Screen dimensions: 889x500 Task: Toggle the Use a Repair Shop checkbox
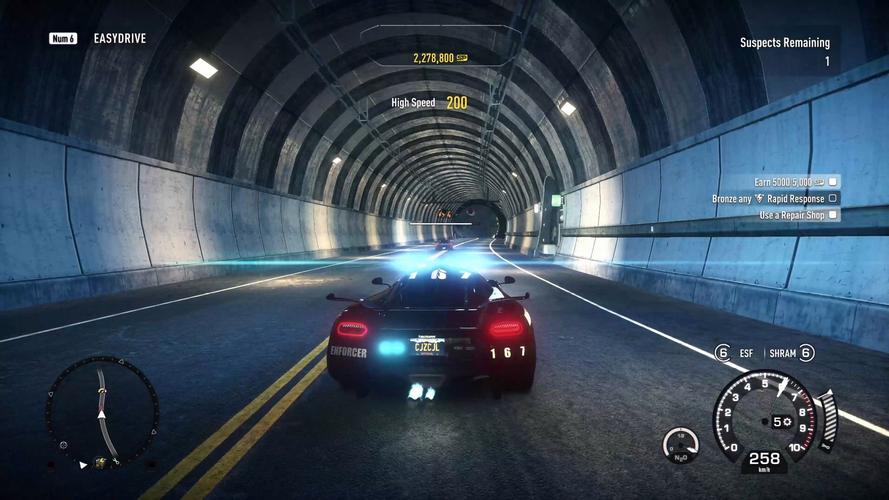coord(833,214)
